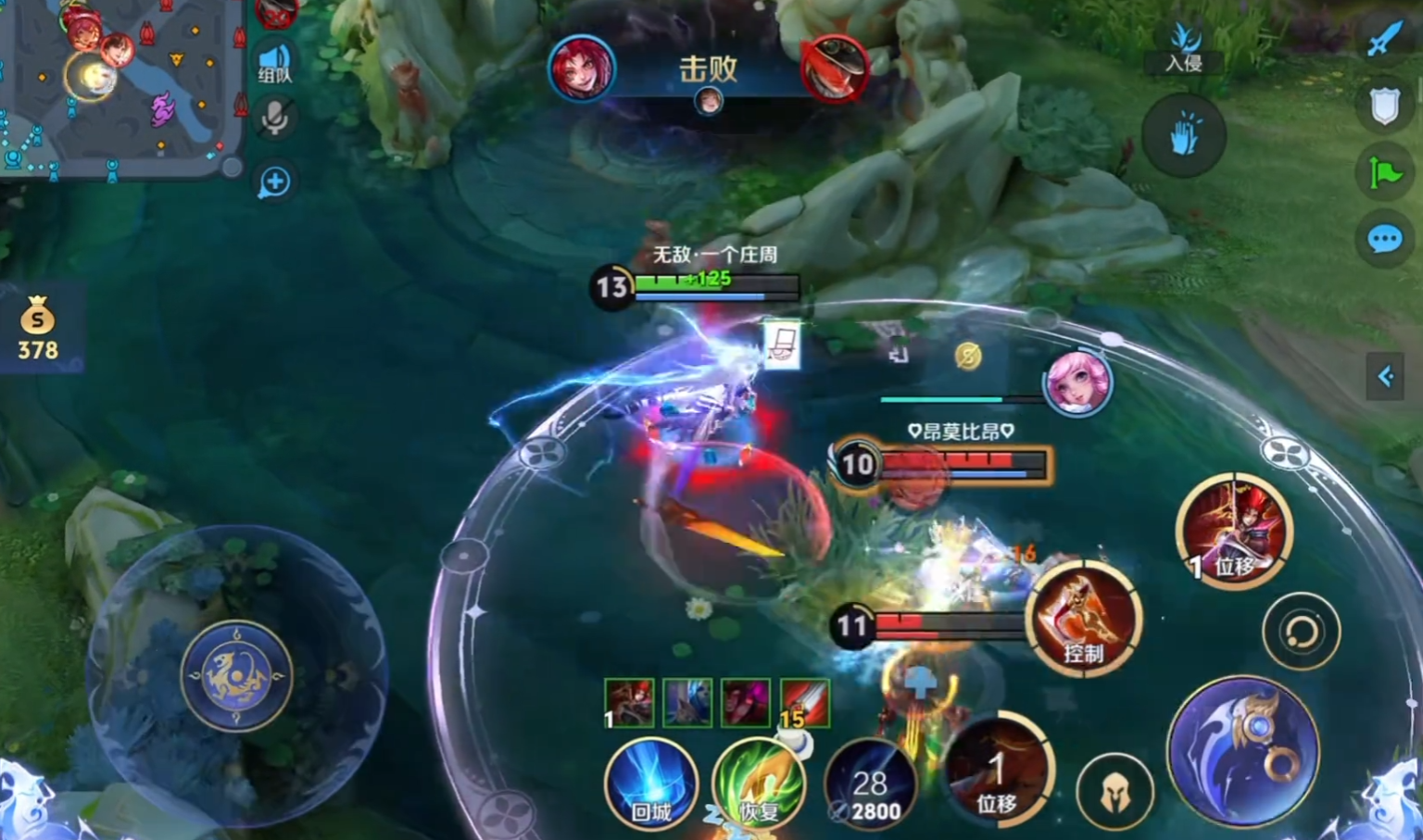Toggle the 组队 team speaker
The width and height of the screenshot is (1423, 840).
(x=274, y=63)
